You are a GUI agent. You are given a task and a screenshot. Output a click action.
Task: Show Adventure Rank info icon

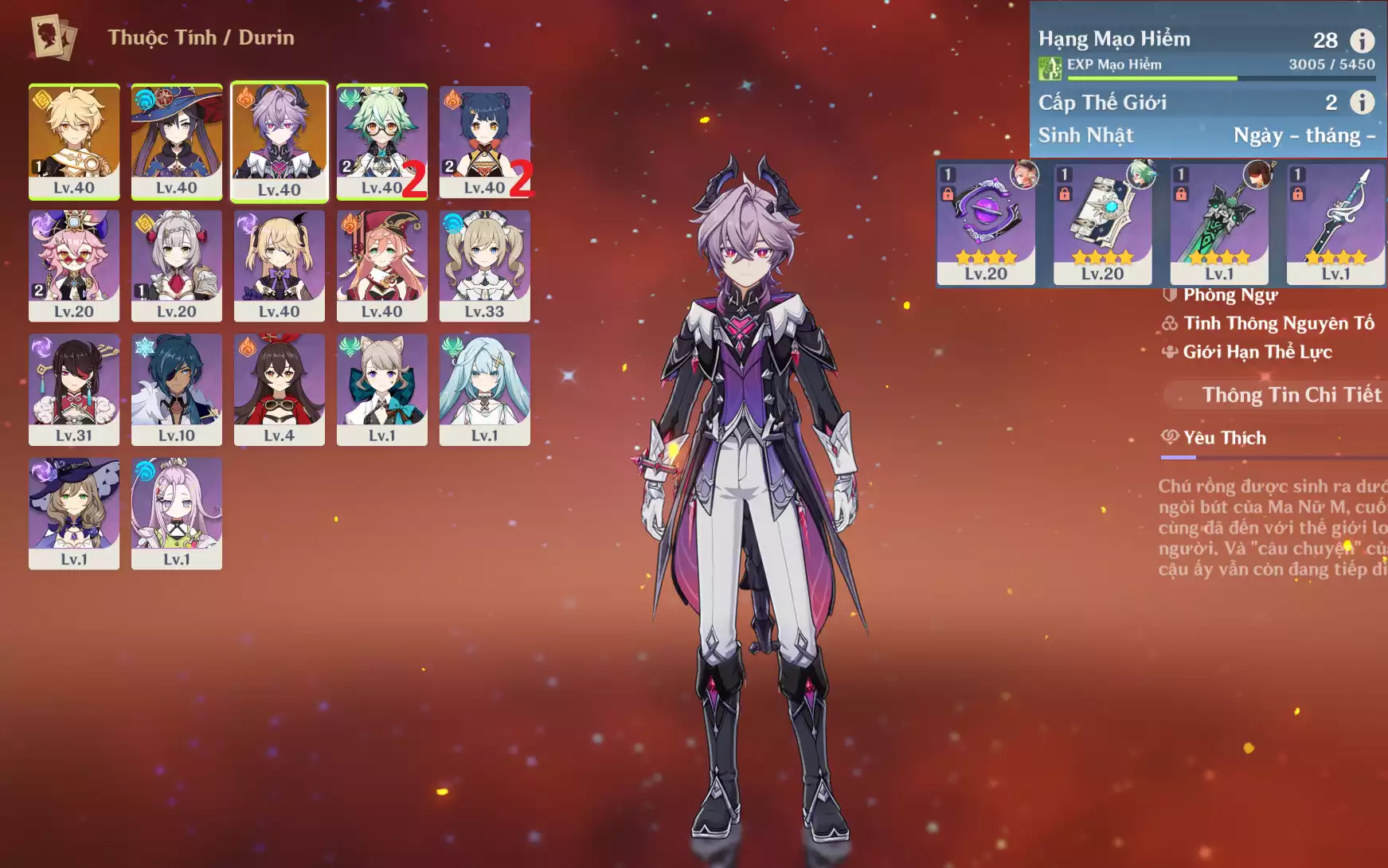pos(1362,40)
